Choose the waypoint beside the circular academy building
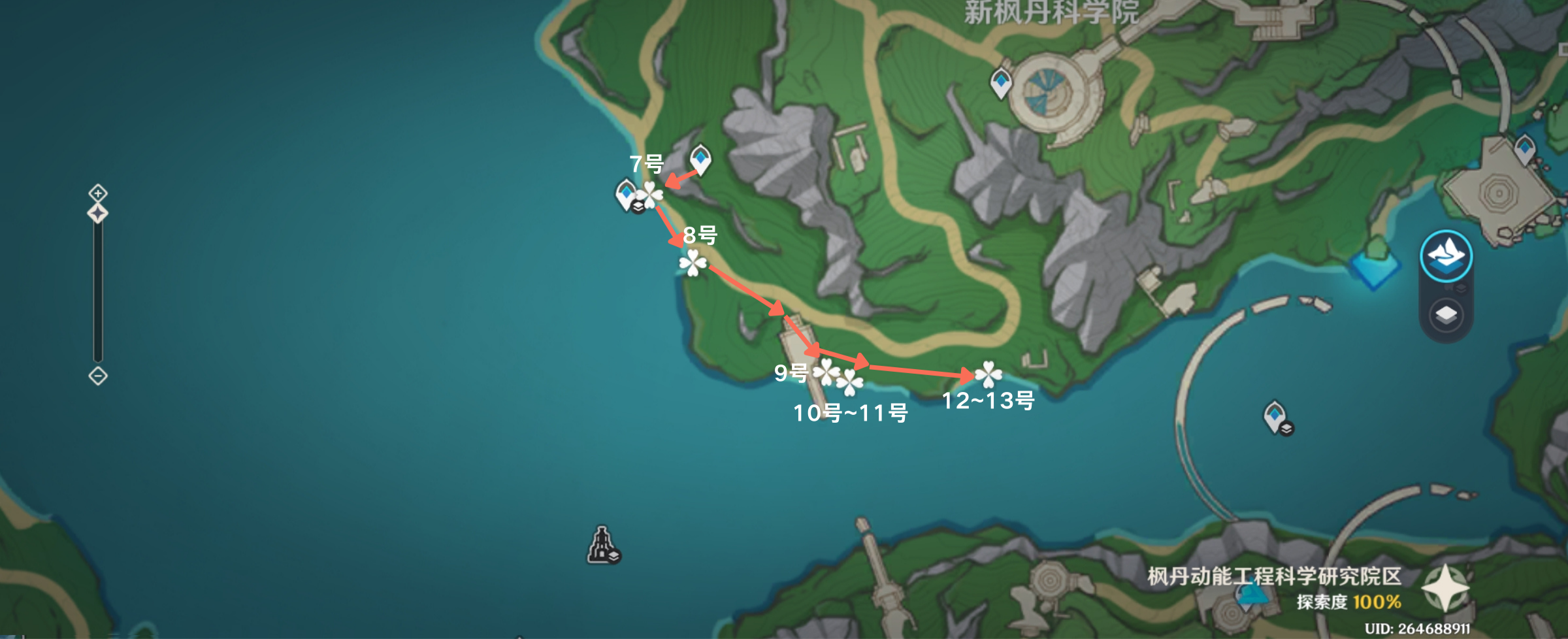Viewport: 1568px width, 639px height. 1001,84
